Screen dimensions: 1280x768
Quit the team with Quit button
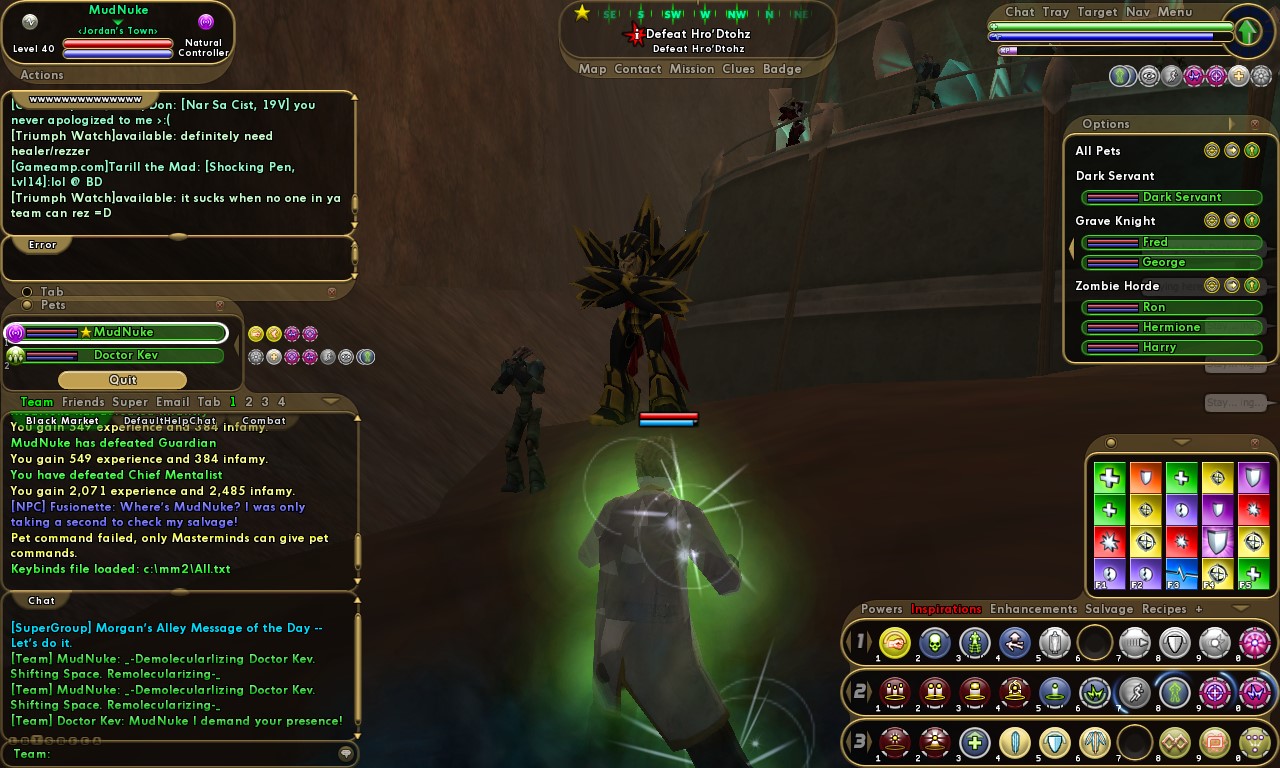pos(122,380)
